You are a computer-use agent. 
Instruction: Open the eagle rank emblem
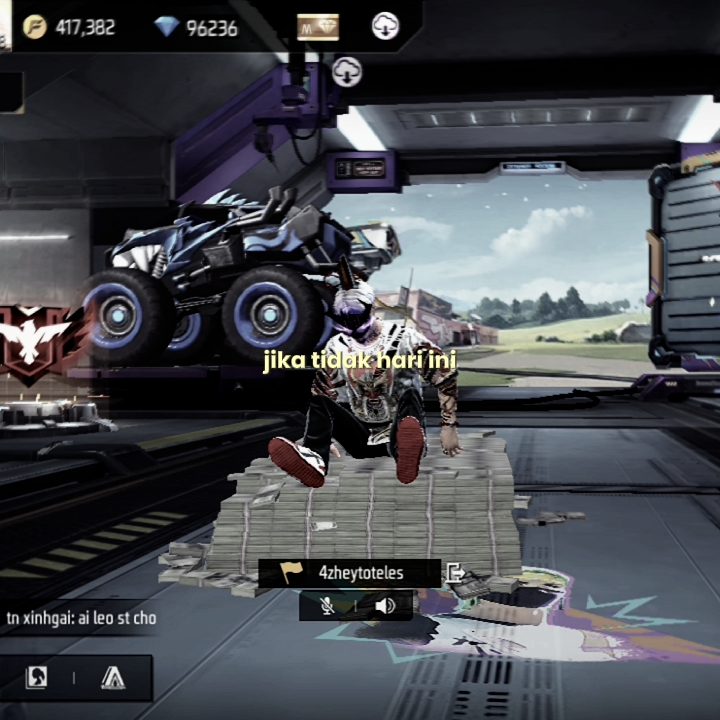point(32,339)
